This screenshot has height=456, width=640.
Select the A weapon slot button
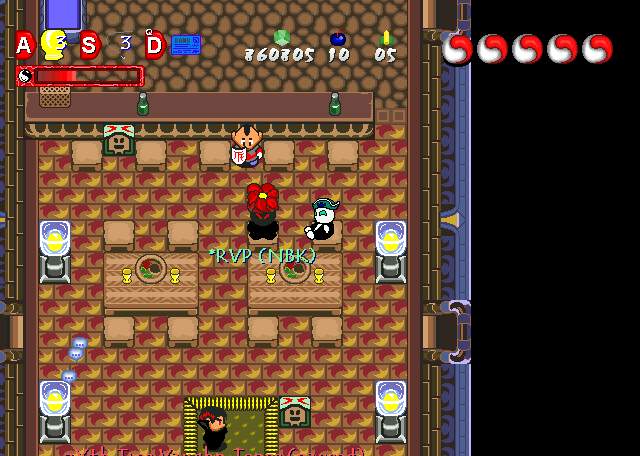pos(23,45)
